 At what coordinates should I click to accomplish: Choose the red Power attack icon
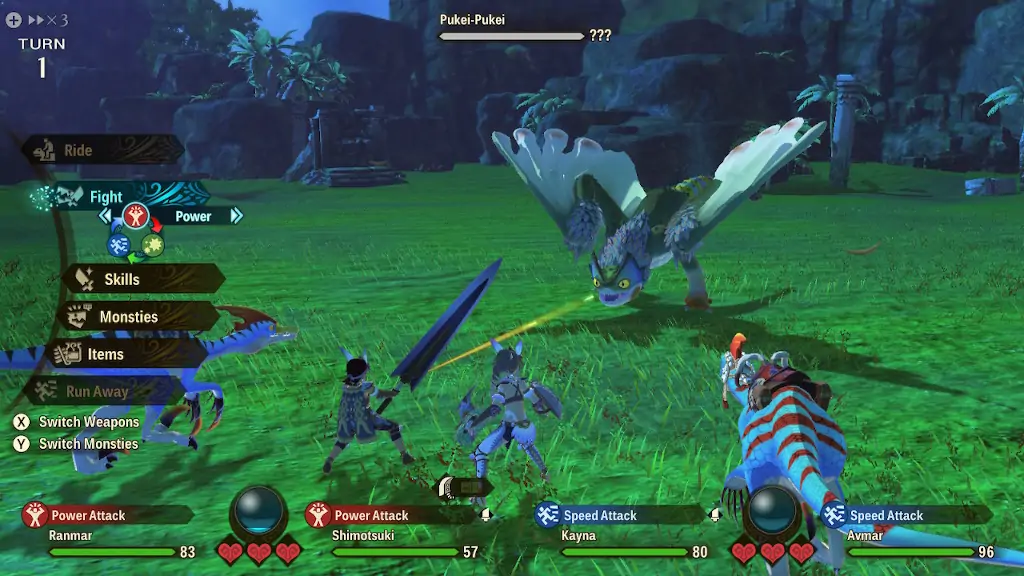[x=136, y=215]
